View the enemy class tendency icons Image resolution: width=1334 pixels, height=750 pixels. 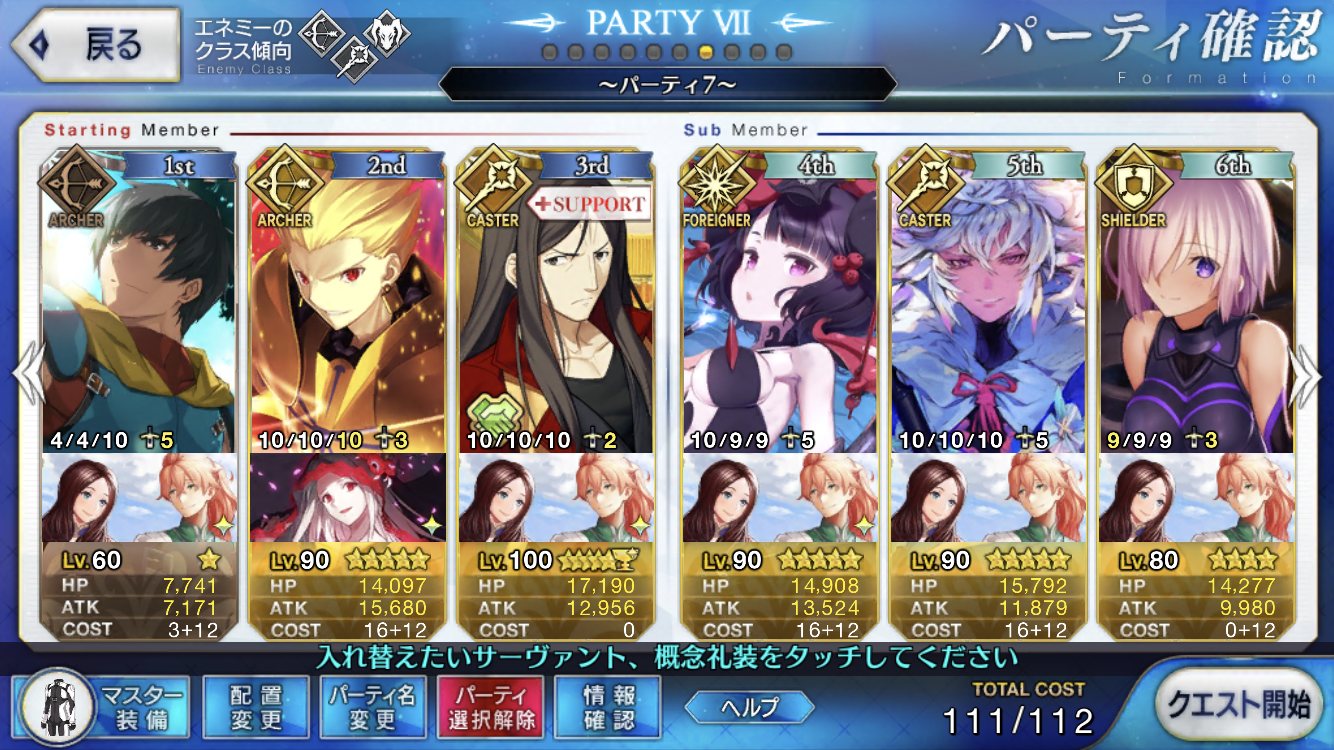tap(353, 42)
